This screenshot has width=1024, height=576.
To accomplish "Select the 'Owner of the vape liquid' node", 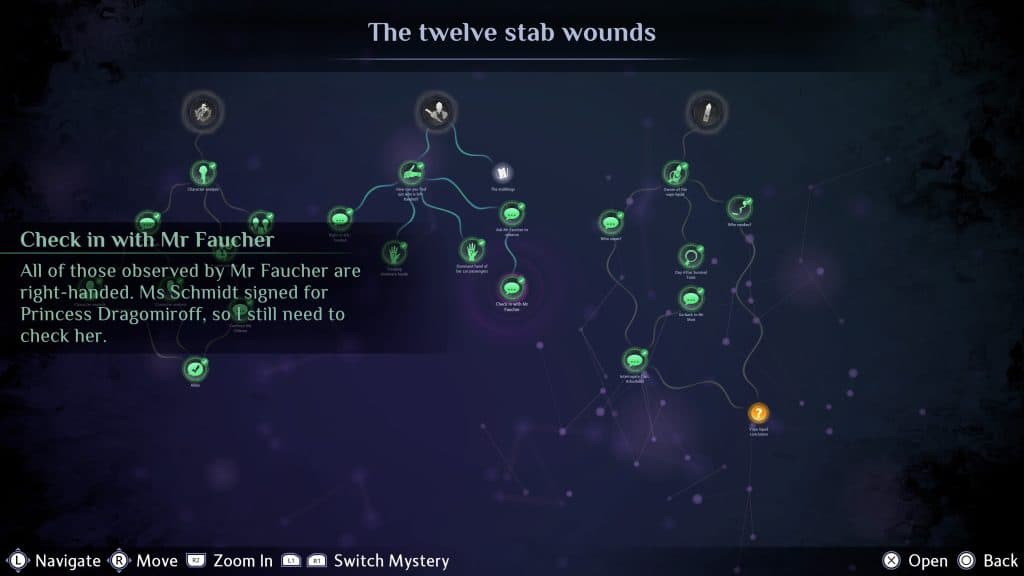I will point(675,172).
